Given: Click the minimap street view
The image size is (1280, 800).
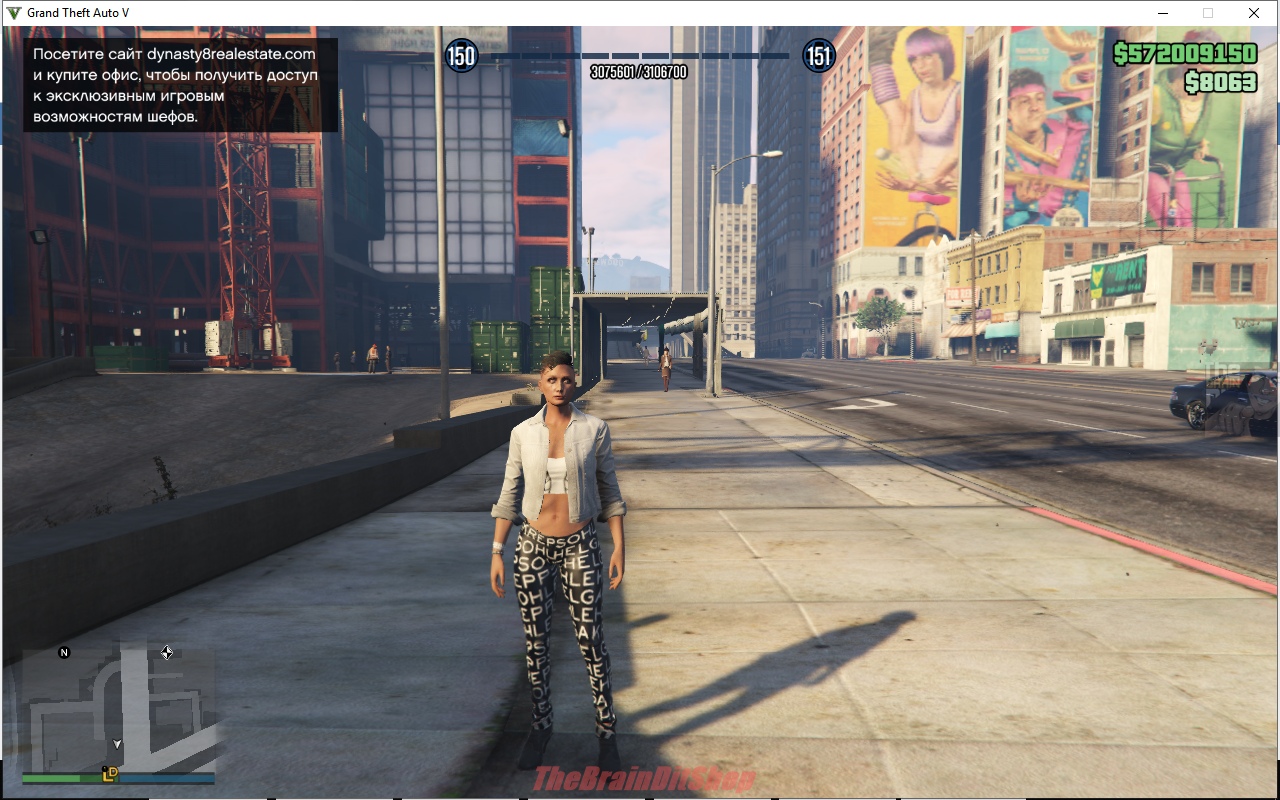Looking at the screenshot, I should 118,705.
